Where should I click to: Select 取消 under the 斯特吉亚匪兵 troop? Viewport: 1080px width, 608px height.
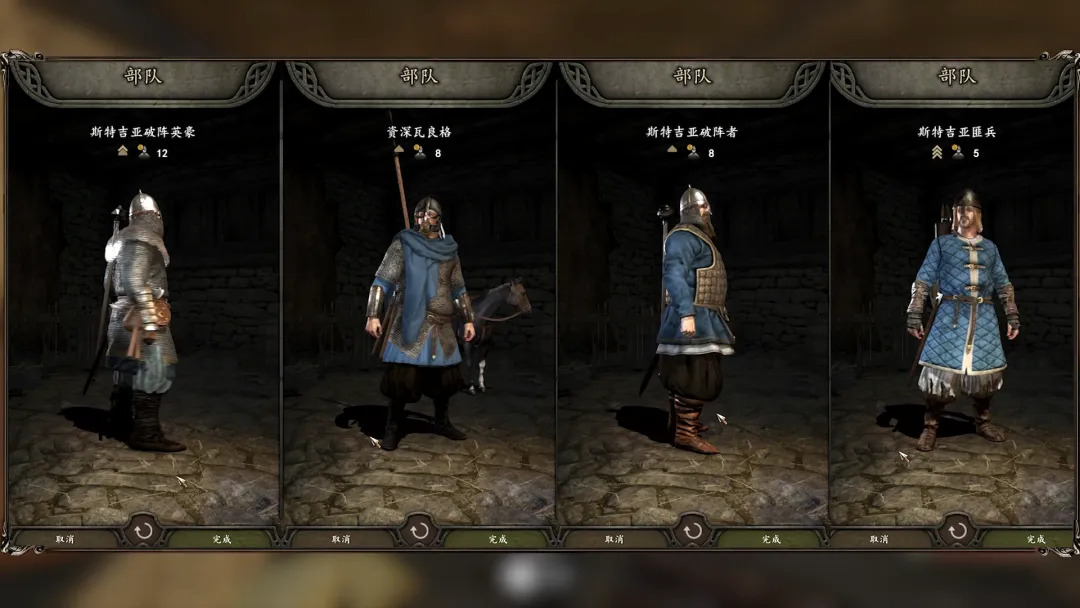click(879, 539)
